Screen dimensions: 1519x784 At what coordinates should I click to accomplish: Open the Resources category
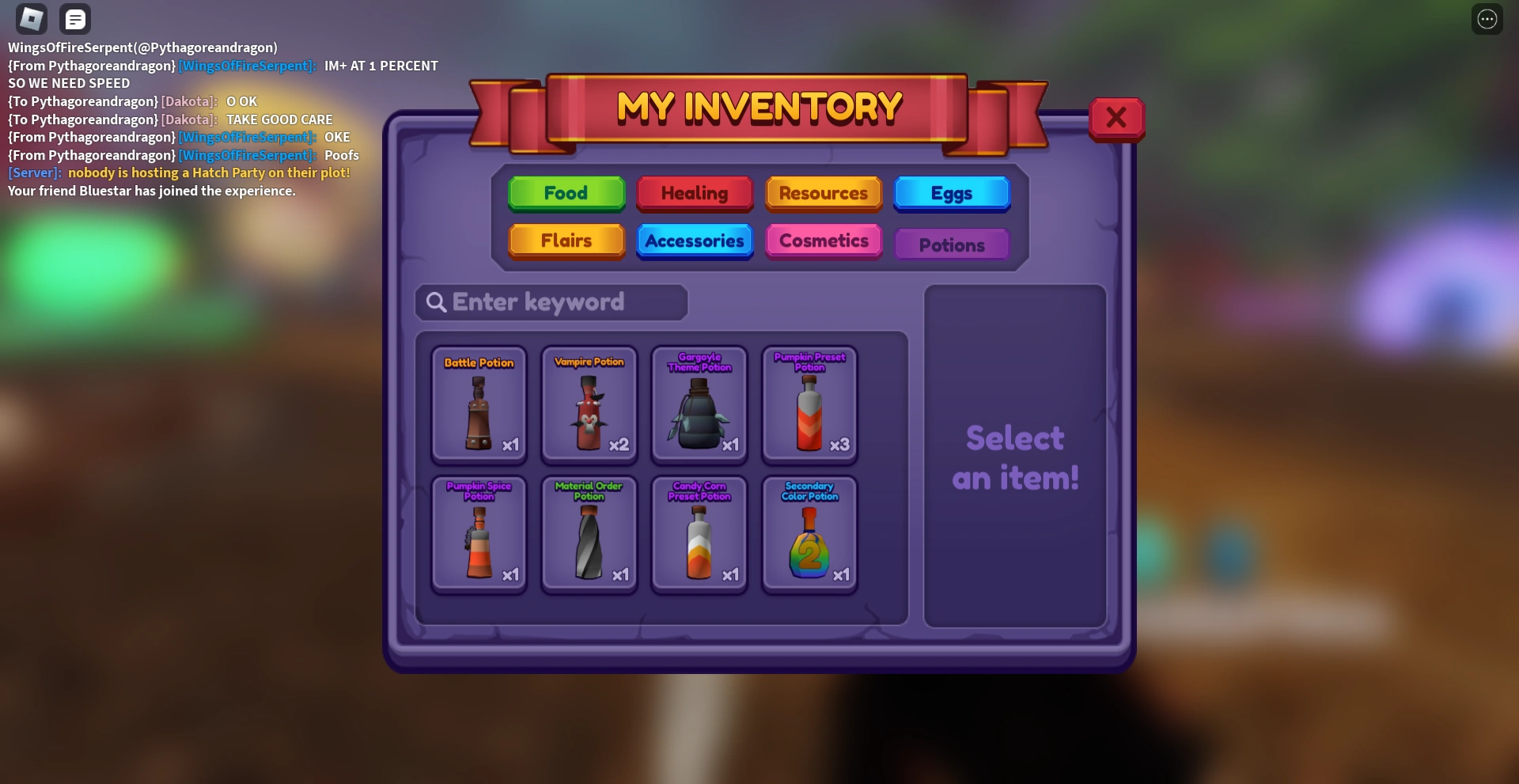point(823,193)
